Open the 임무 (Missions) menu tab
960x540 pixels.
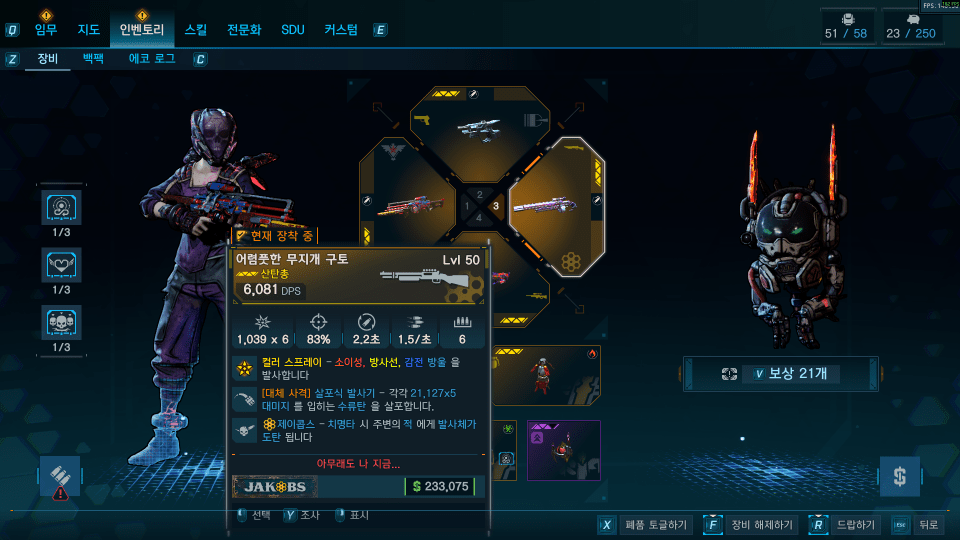point(46,30)
